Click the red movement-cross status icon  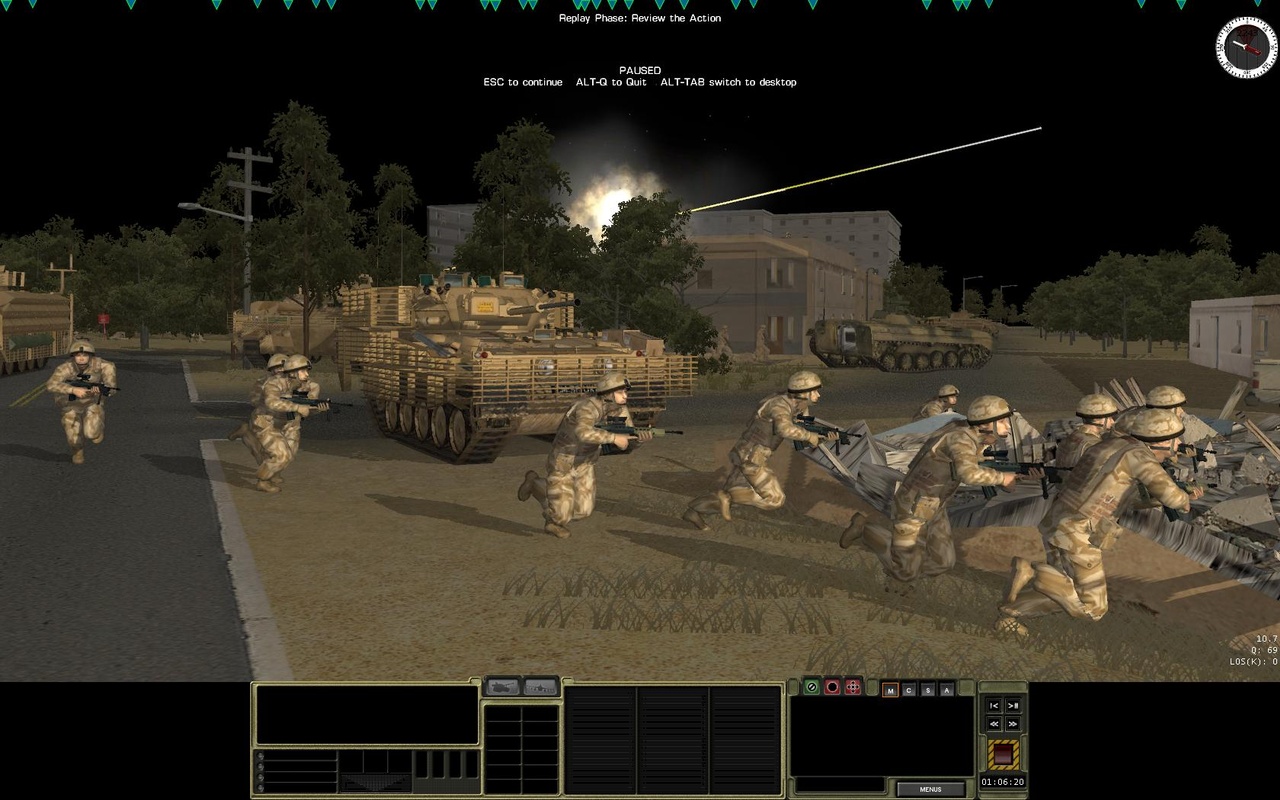pyautogui.click(x=852, y=687)
